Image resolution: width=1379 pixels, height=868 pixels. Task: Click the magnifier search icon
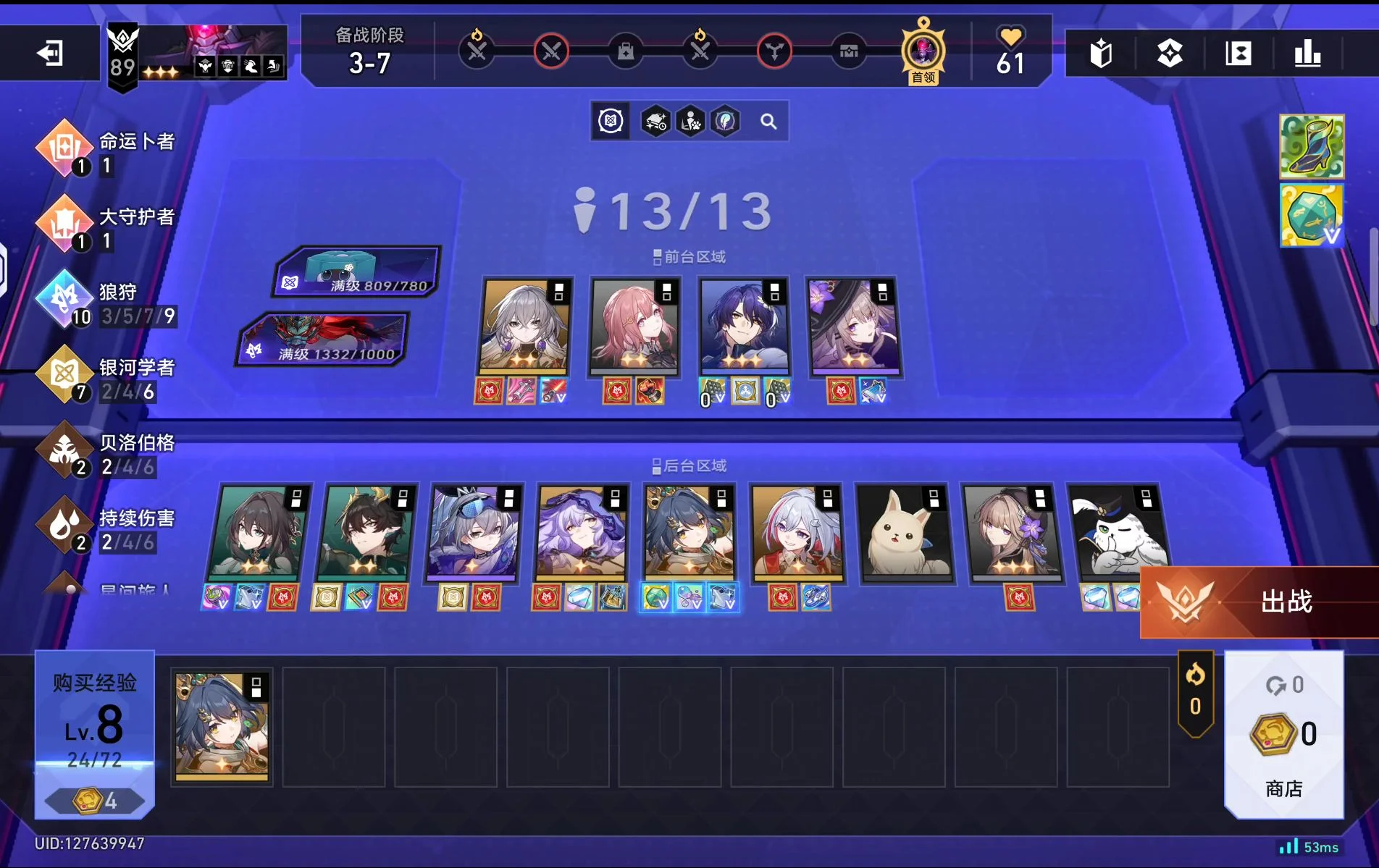click(768, 122)
